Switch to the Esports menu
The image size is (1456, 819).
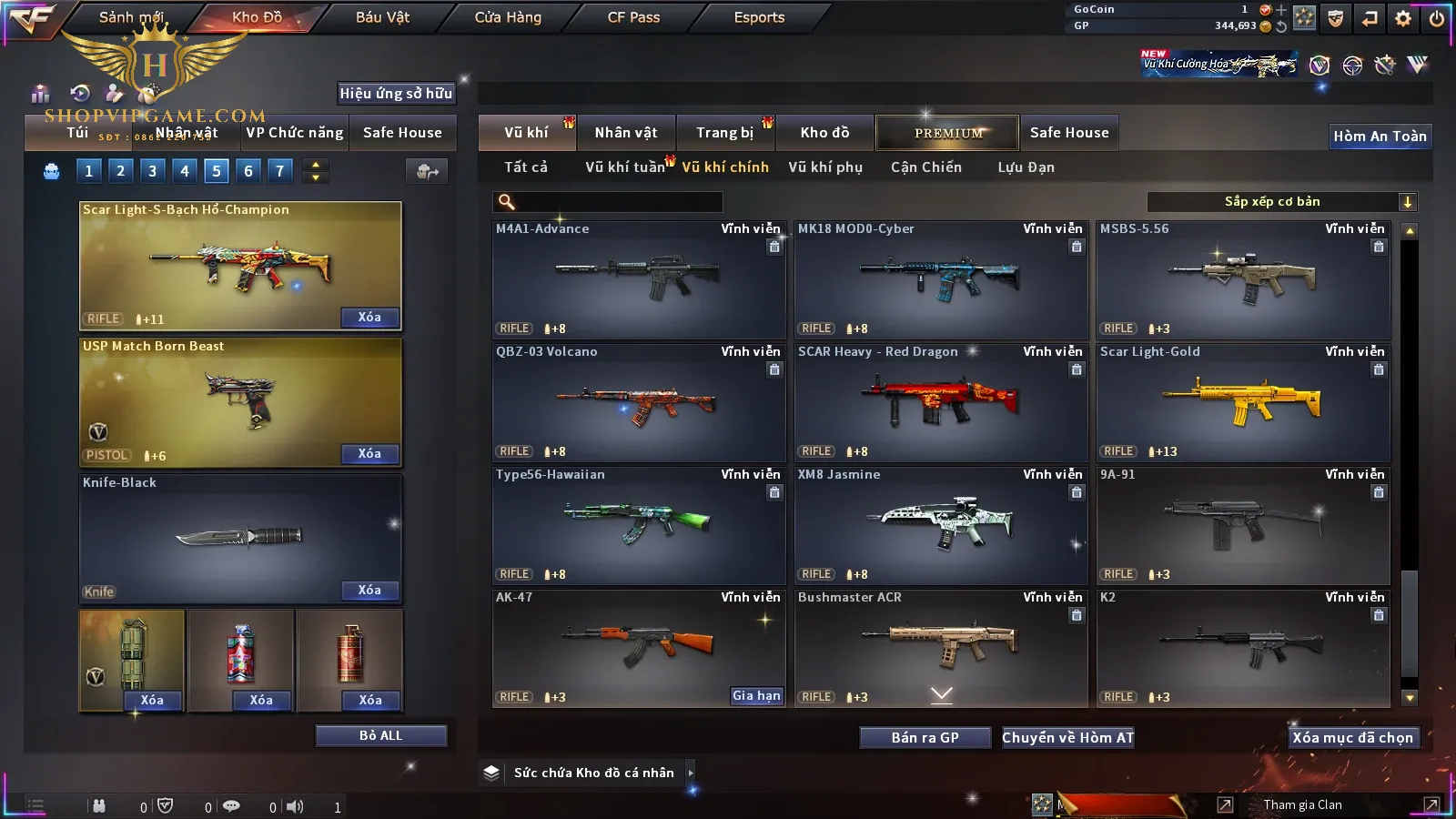click(759, 17)
